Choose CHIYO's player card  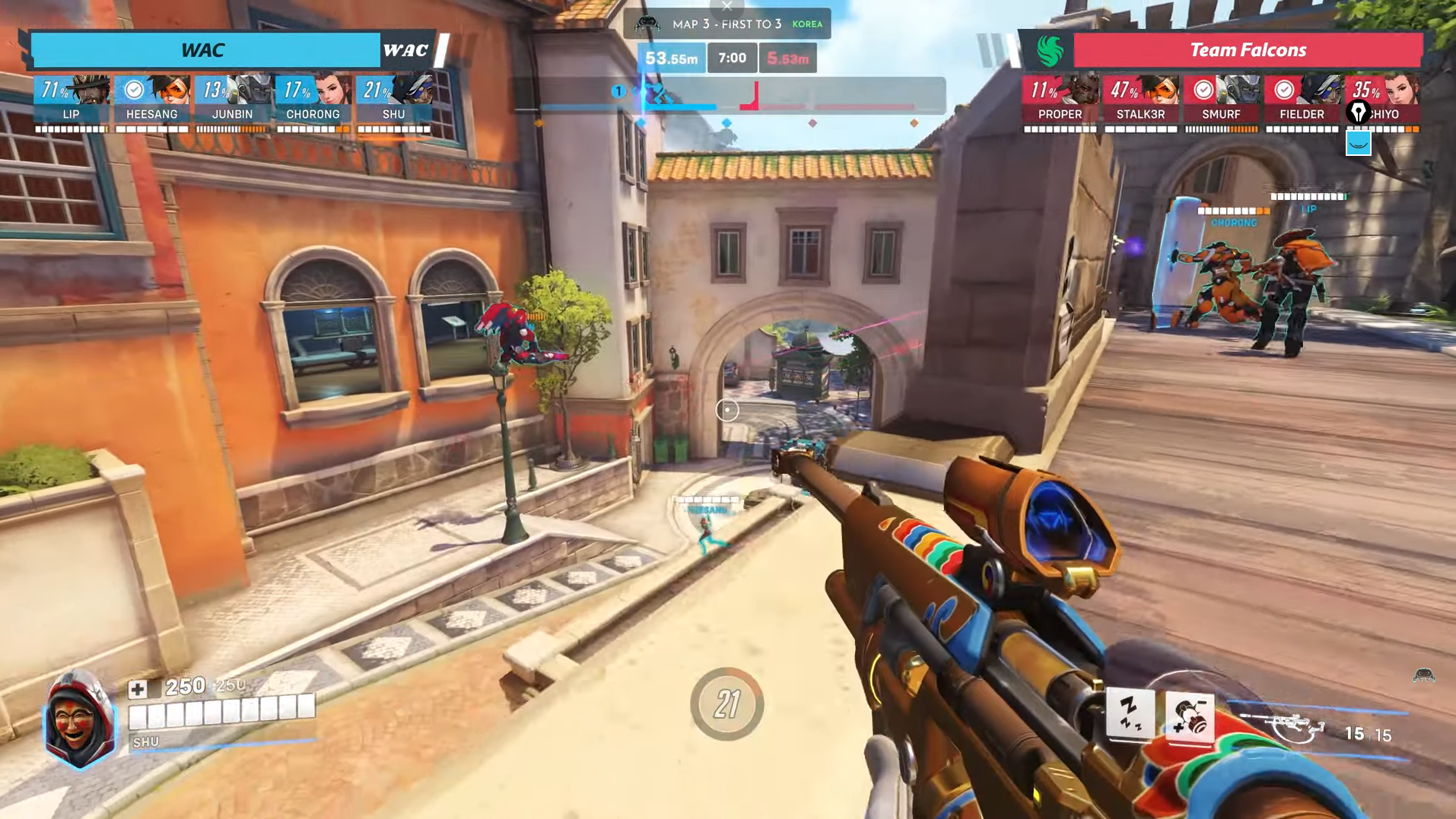(1382, 101)
